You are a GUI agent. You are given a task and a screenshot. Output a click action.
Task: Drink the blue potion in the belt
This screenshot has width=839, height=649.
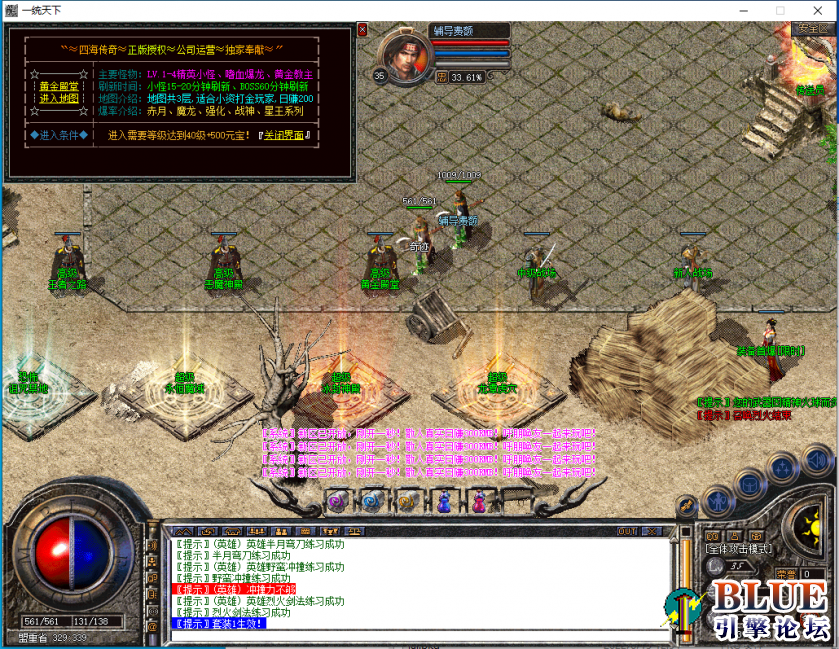(x=444, y=501)
